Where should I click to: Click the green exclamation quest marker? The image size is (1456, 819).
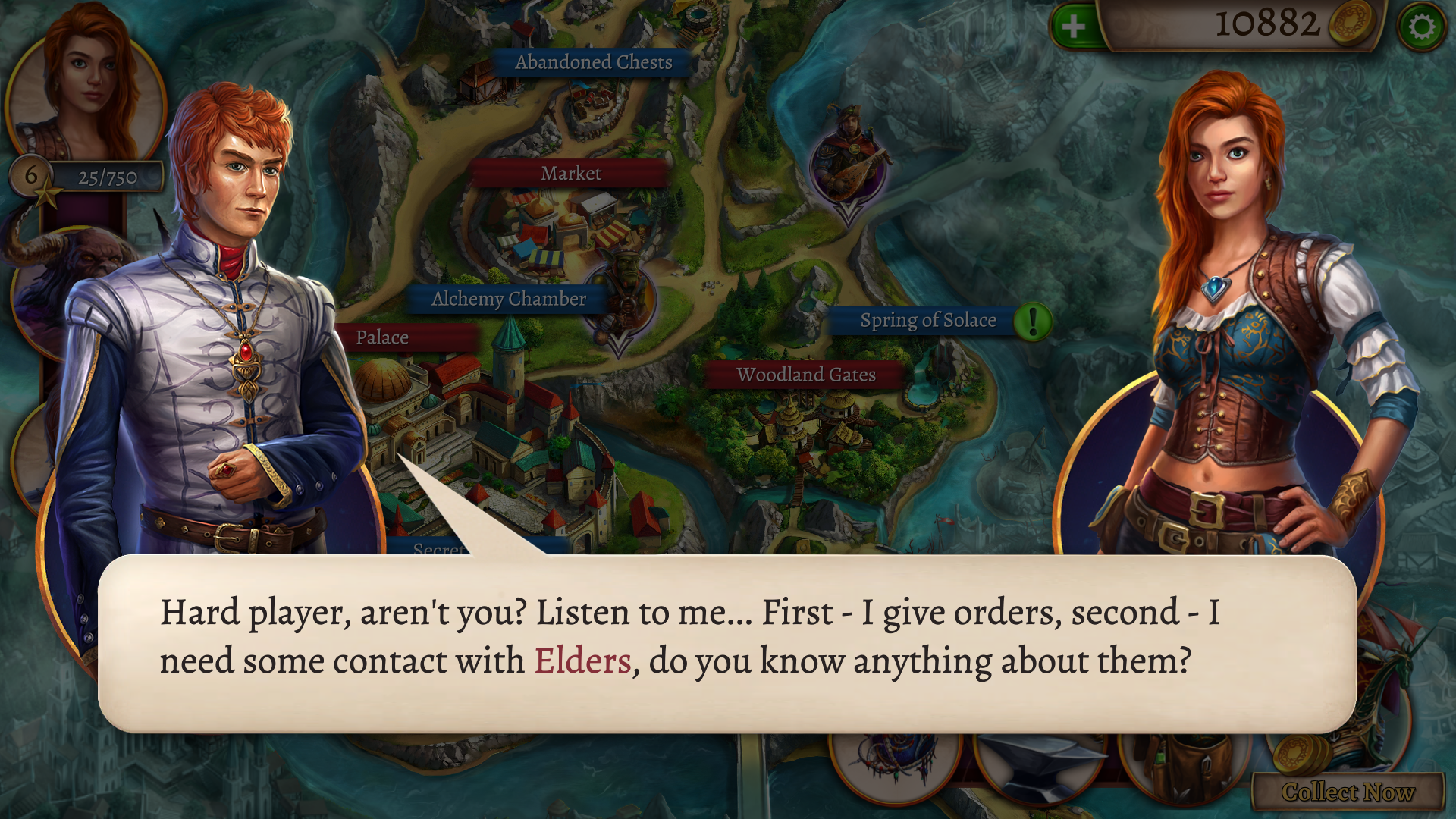coord(1032,322)
